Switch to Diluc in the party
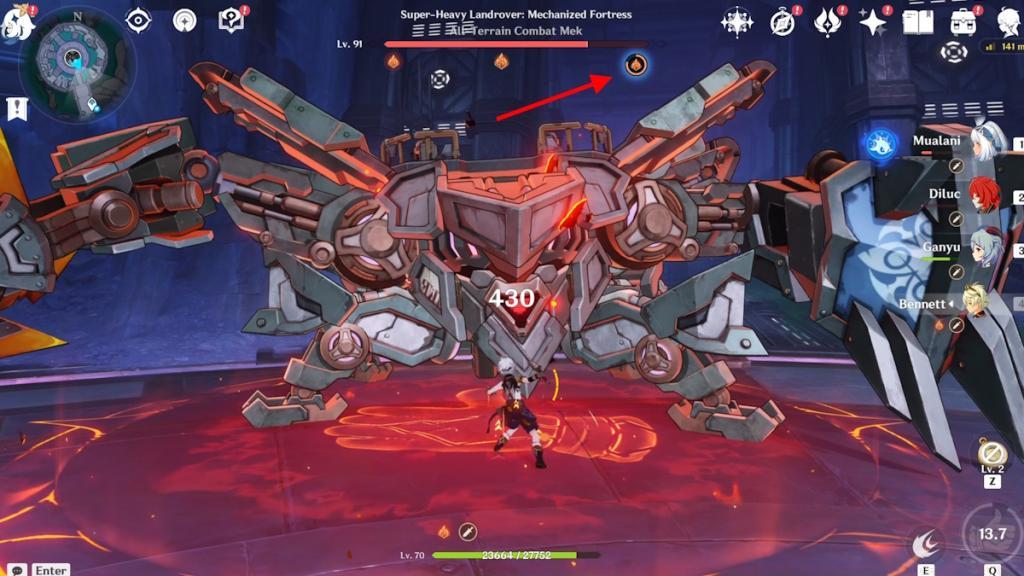The height and width of the screenshot is (576, 1024). (985, 195)
